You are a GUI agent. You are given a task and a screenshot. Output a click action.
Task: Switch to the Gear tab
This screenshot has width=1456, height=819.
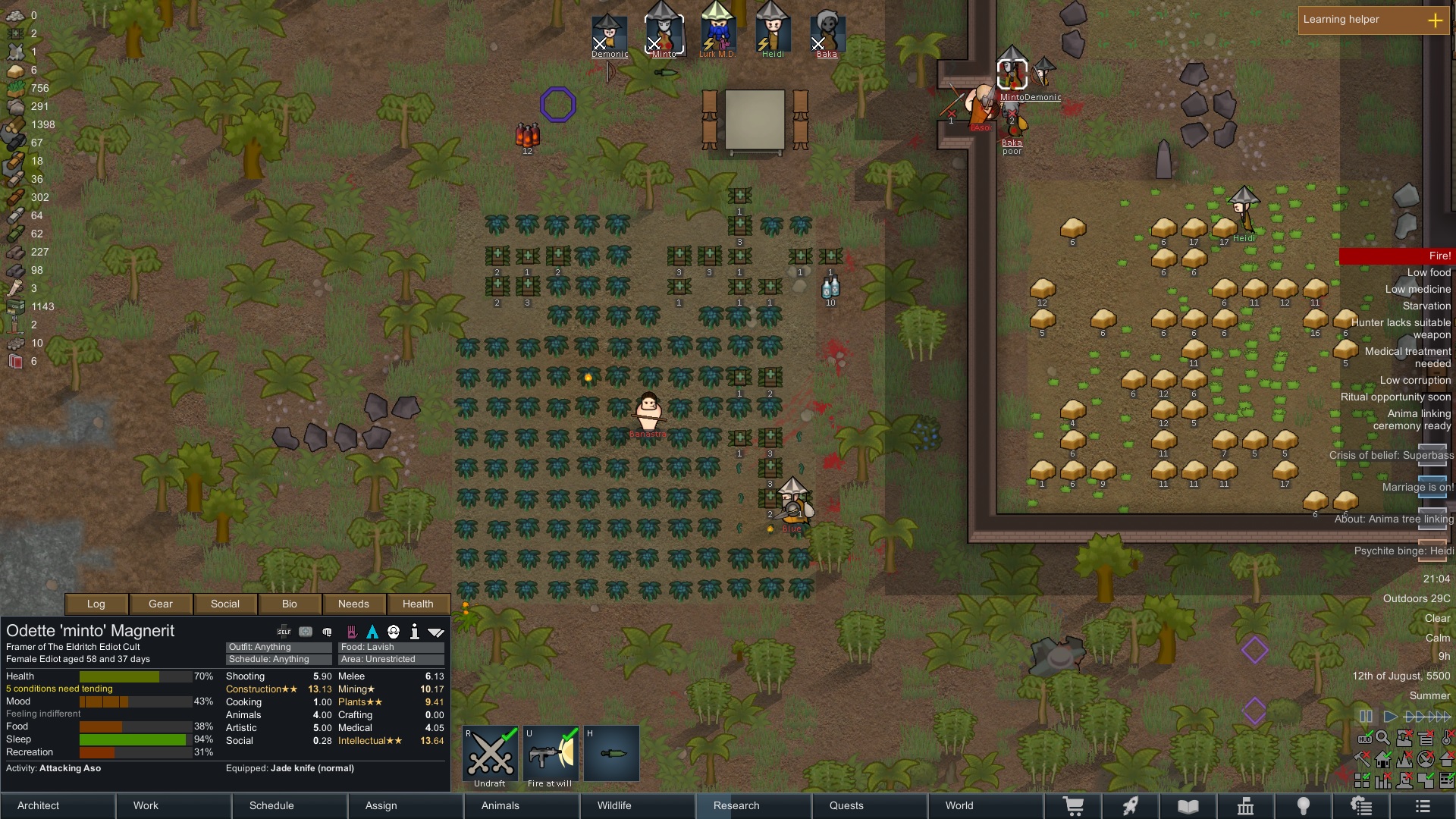(x=161, y=604)
